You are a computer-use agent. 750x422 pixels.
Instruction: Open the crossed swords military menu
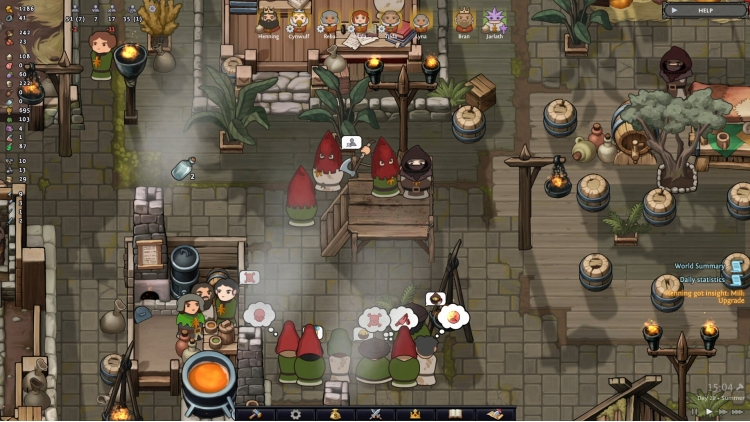[x=375, y=414]
